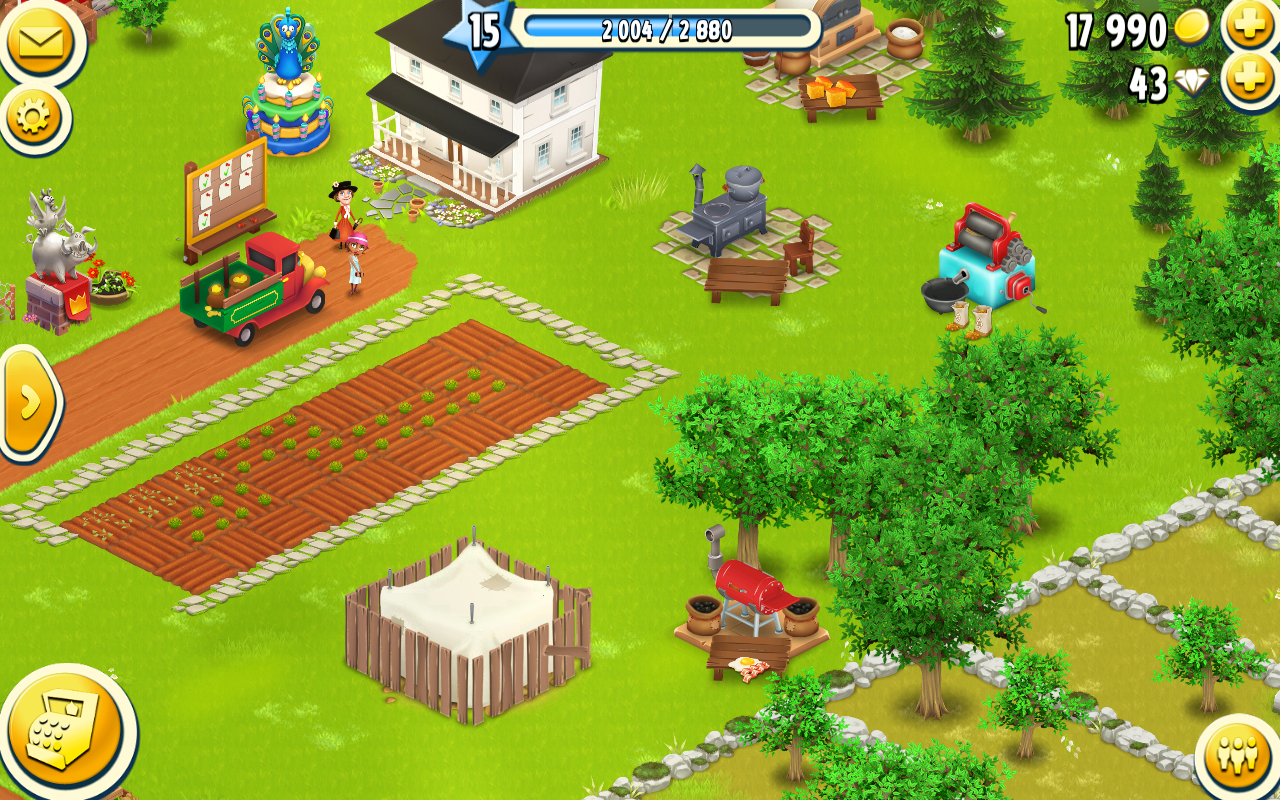Buy more diamonds with plus button
The image size is (1280, 800).
[1250, 78]
